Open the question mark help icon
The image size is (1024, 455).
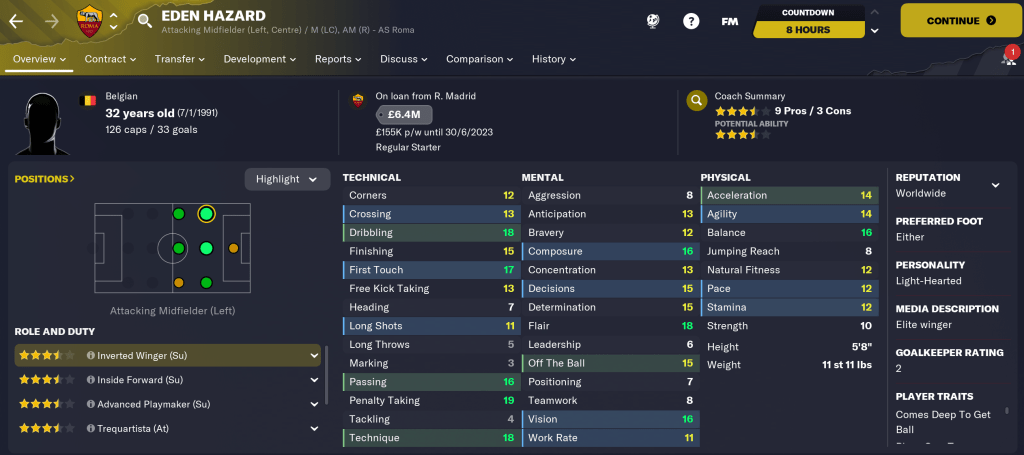point(690,21)
